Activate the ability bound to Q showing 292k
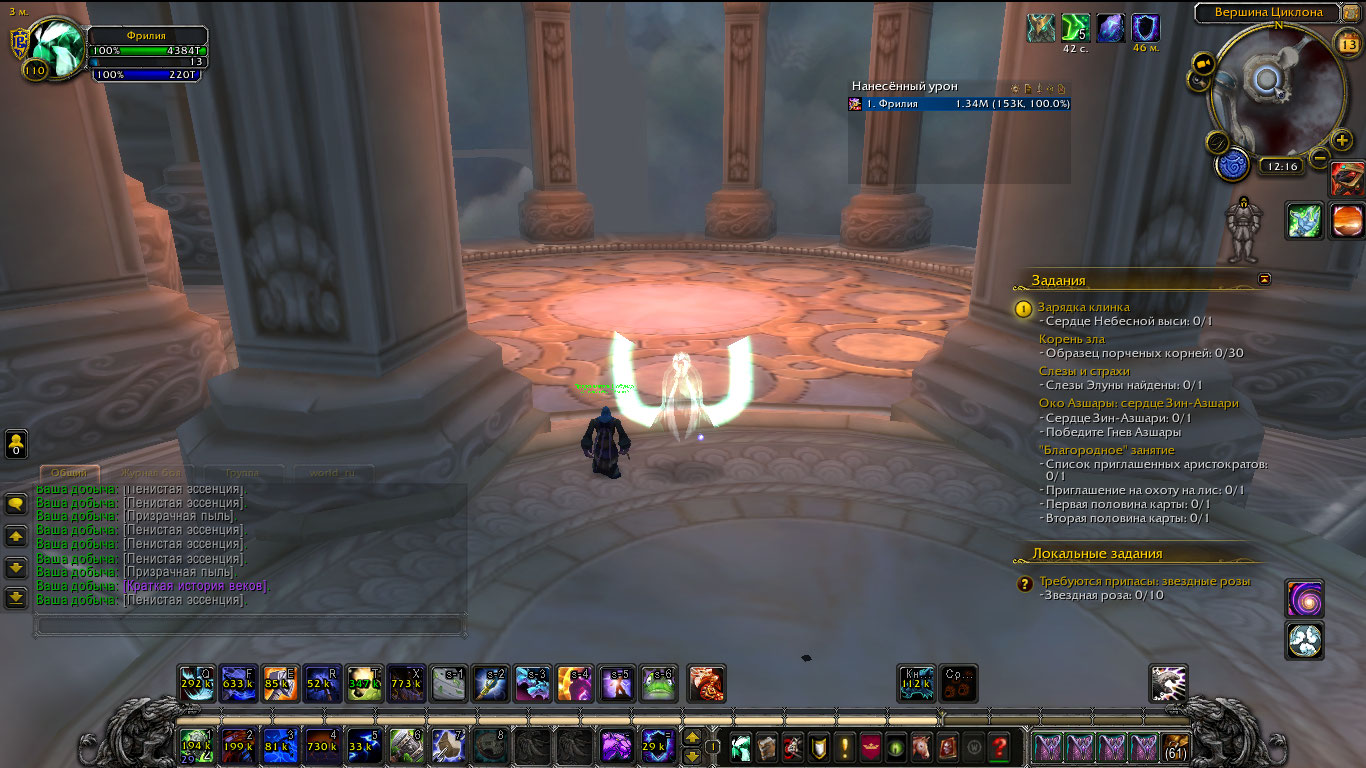The height and width of the screenshot is (768, 1366). pyautogui.click(x=196, y=683)
